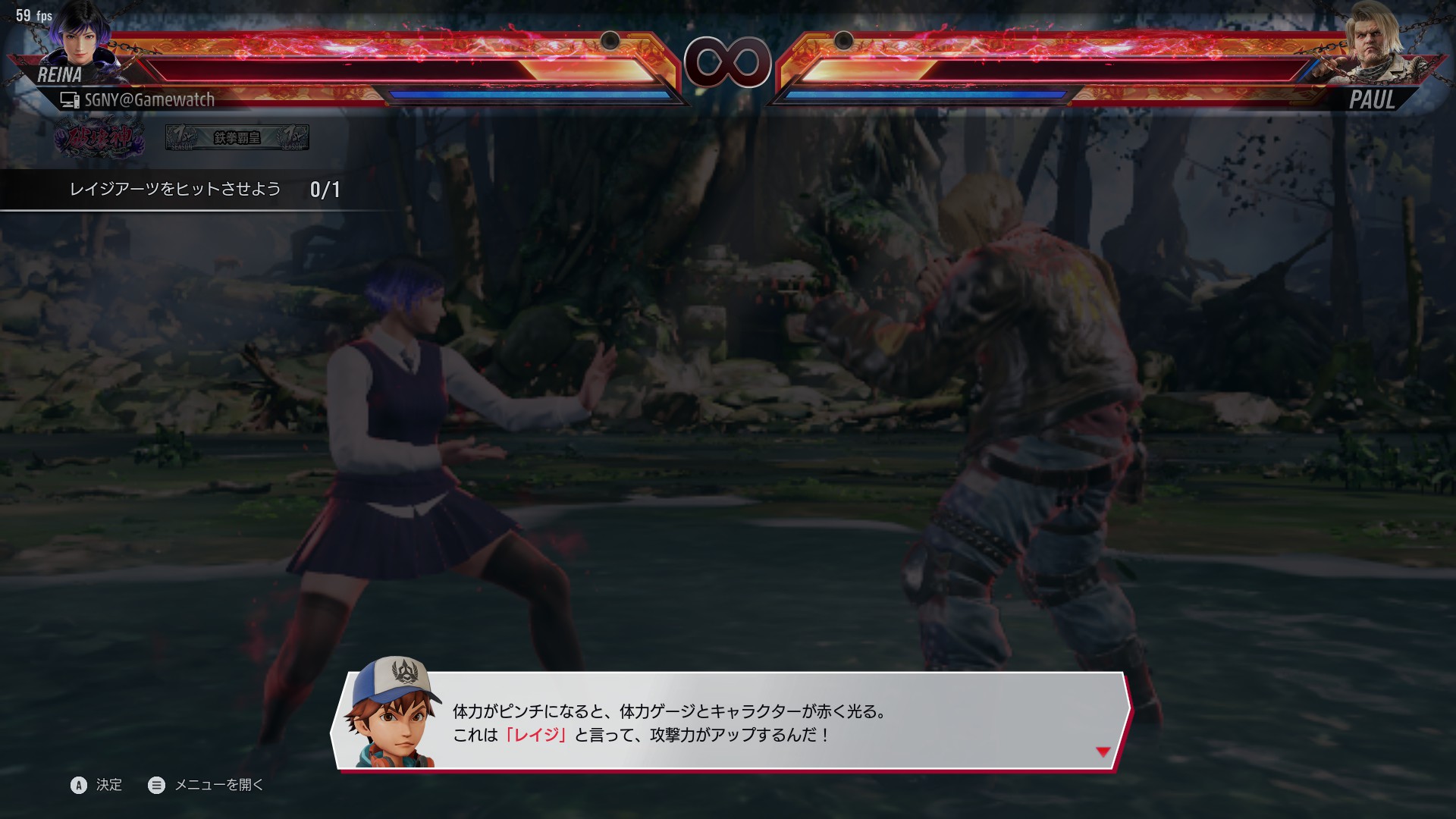Click the circular A button prompt icon
This screenshot has height=819, width=1456.
pos(78,785)
